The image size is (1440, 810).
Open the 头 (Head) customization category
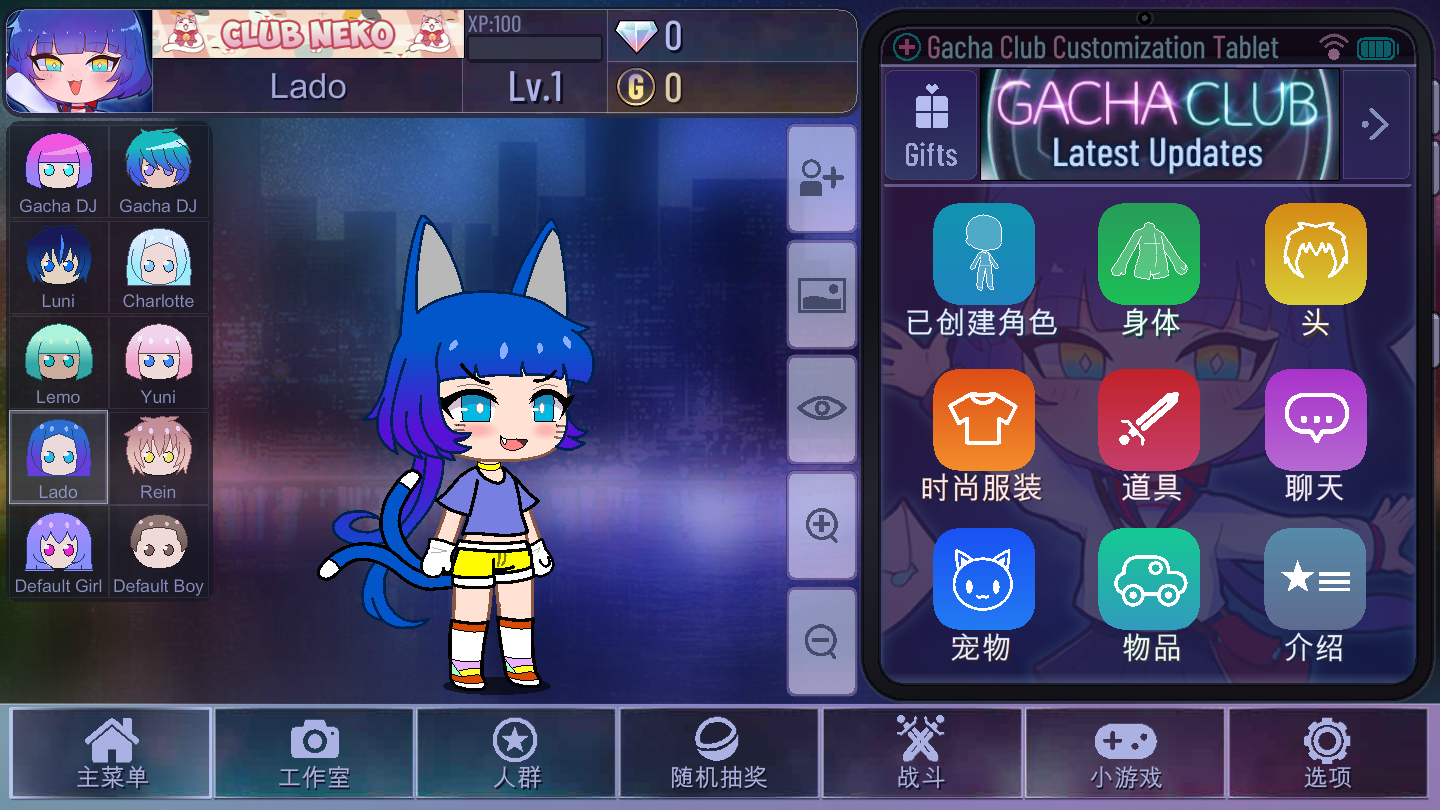point(1314,253)
